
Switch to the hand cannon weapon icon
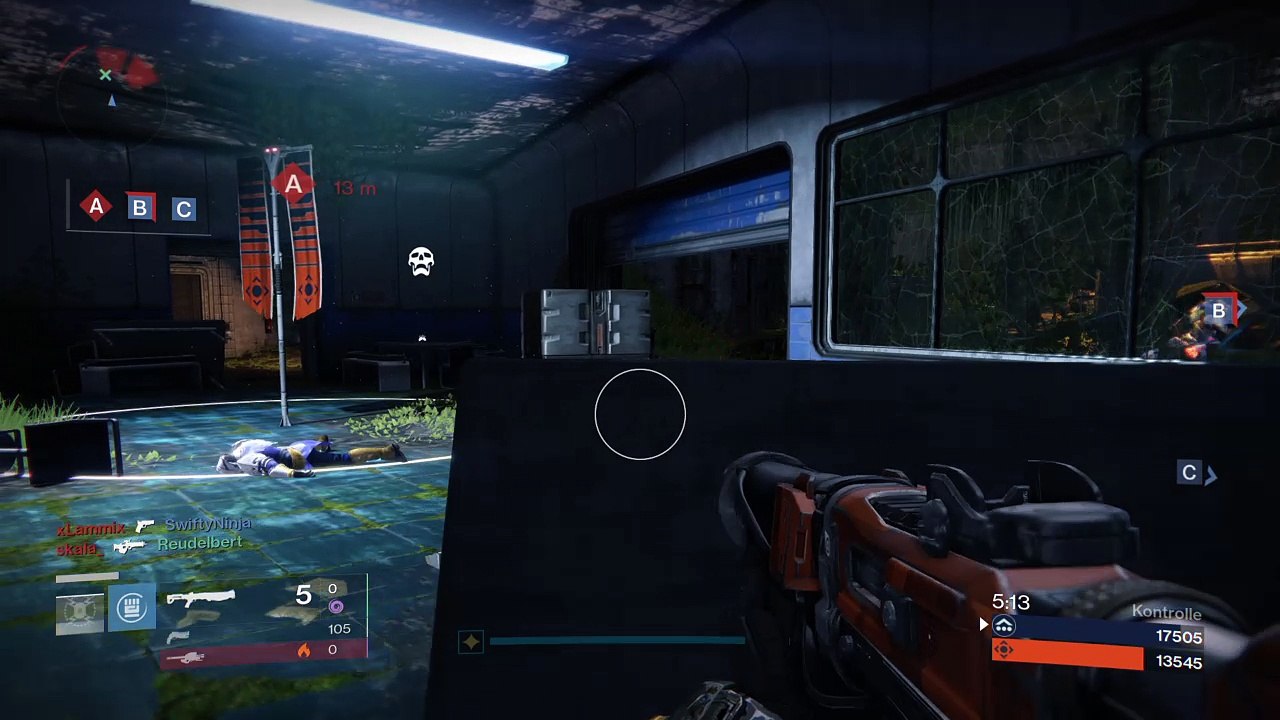coord(177,637)
